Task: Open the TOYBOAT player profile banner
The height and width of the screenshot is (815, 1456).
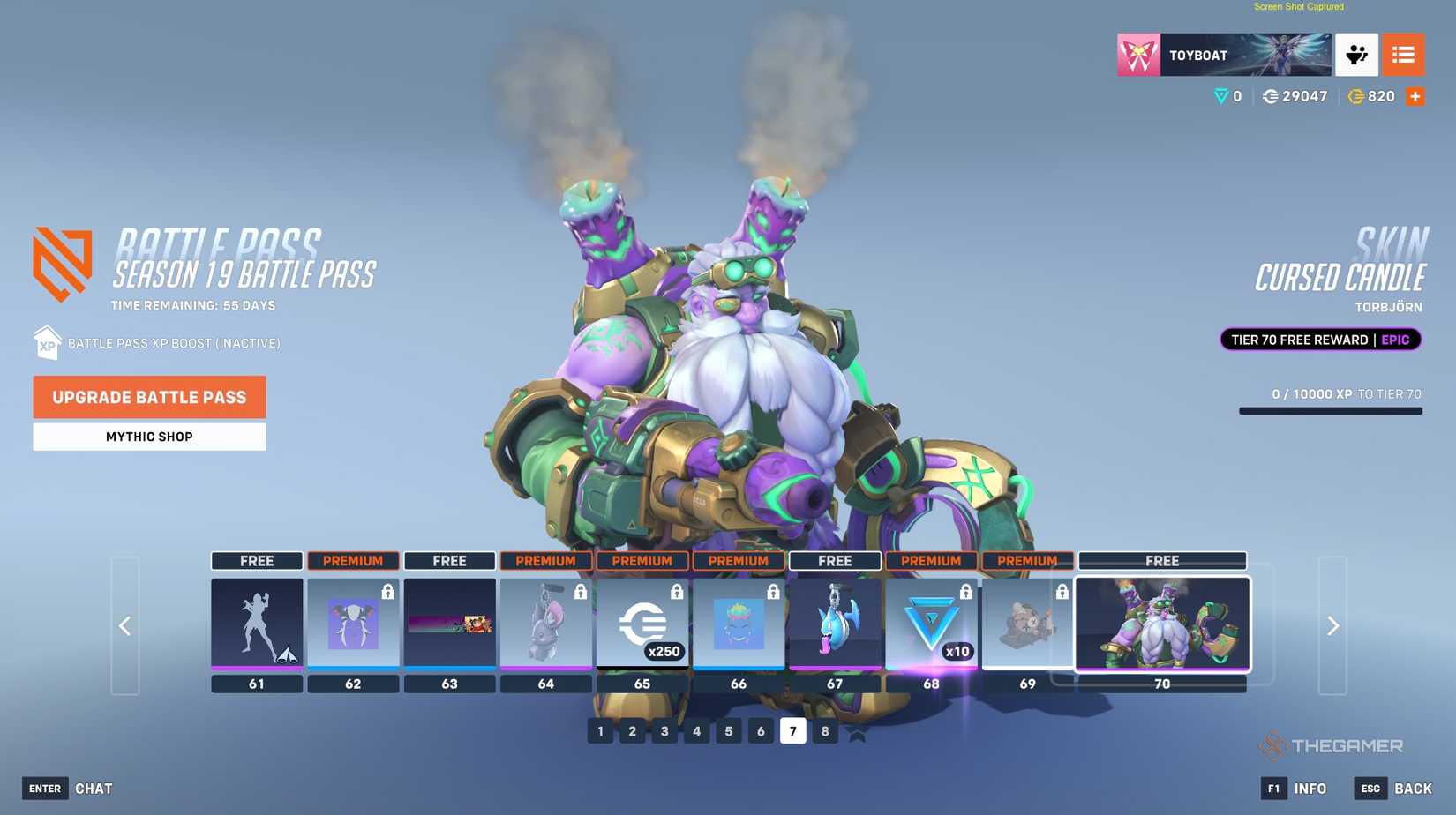Action: point(1224,55)
